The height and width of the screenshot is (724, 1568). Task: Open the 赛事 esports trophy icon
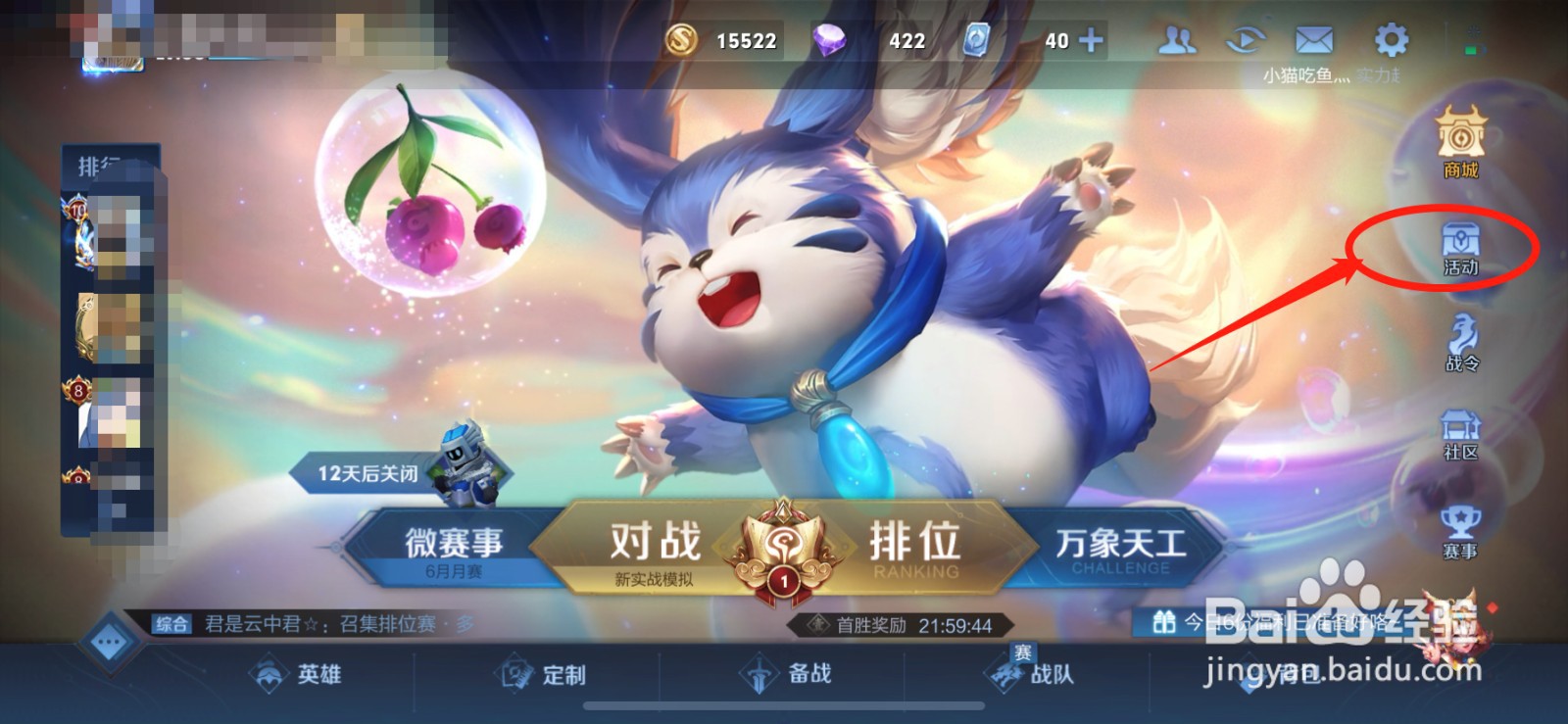click(1459, 529)
